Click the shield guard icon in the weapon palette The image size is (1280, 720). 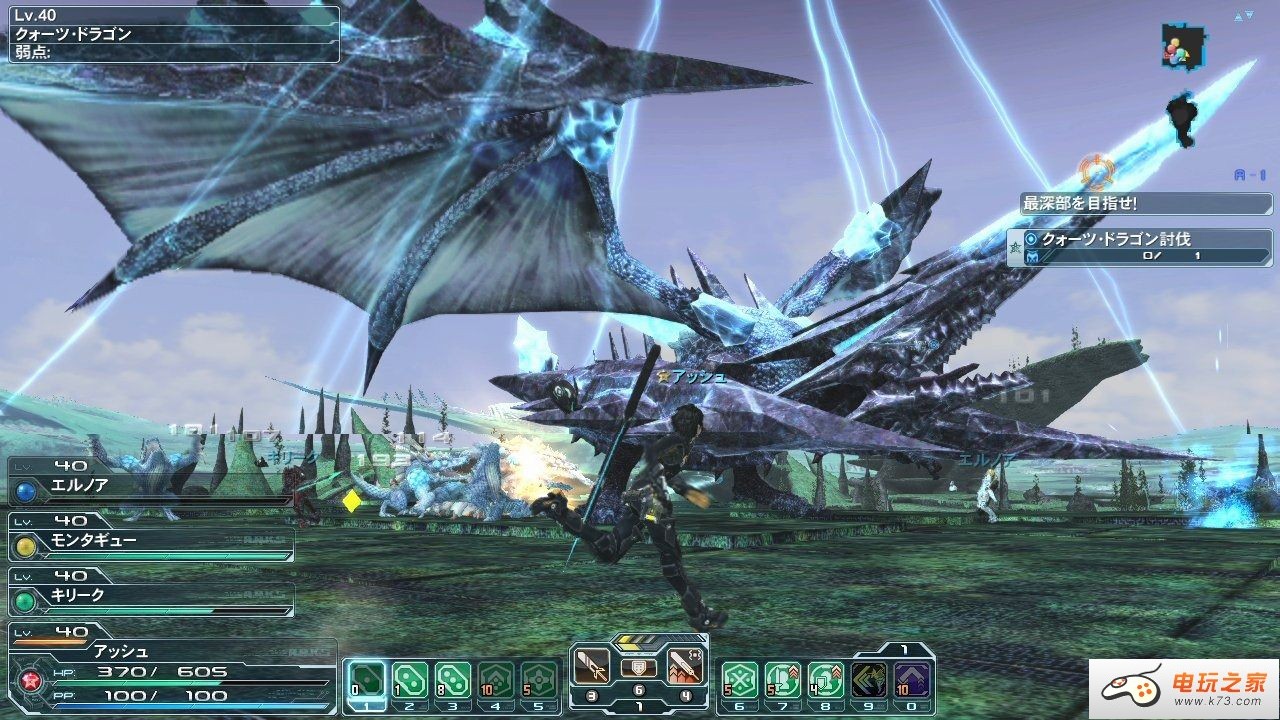(639, 667)
